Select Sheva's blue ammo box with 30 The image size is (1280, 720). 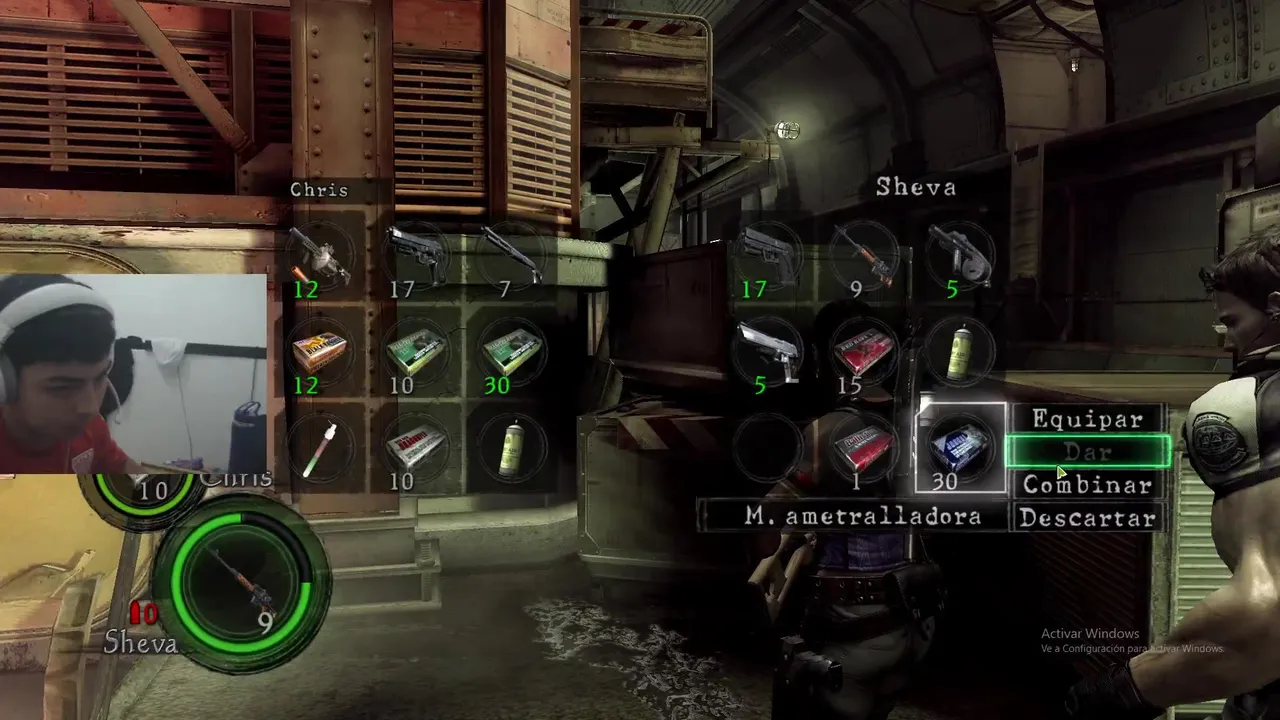[x=960, y=448]
